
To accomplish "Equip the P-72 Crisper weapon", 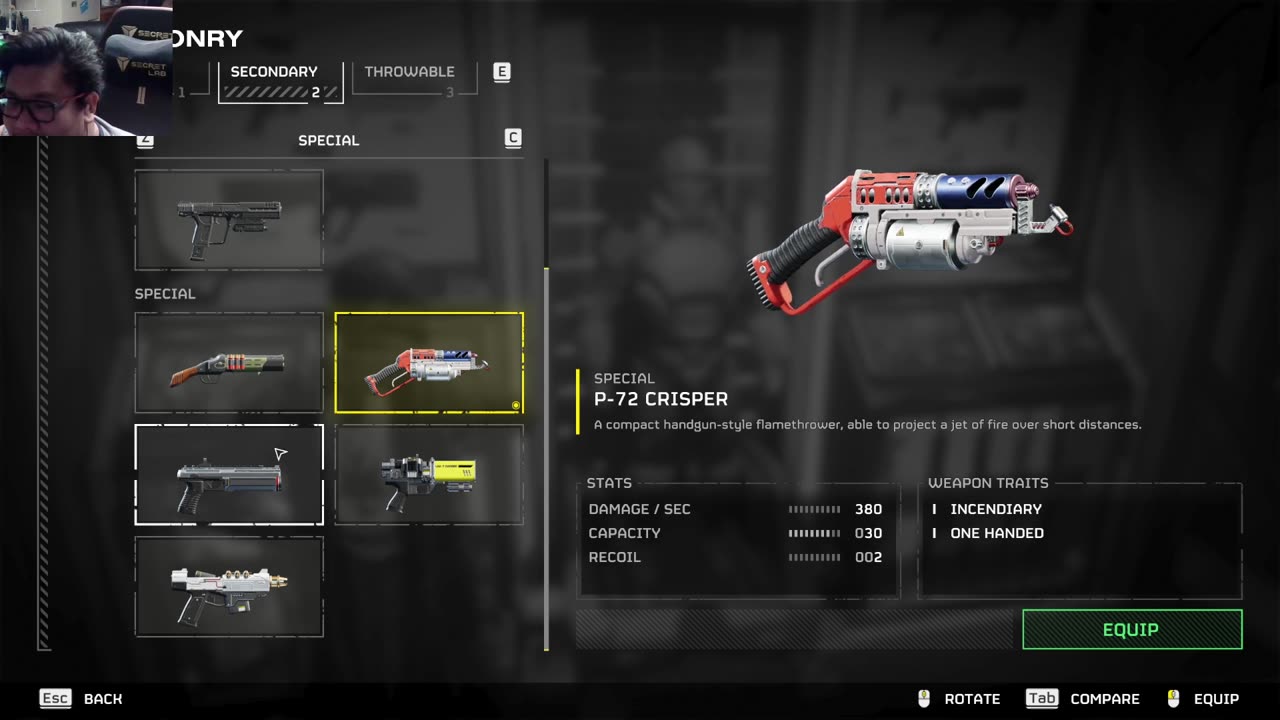I will point(1132,630).
